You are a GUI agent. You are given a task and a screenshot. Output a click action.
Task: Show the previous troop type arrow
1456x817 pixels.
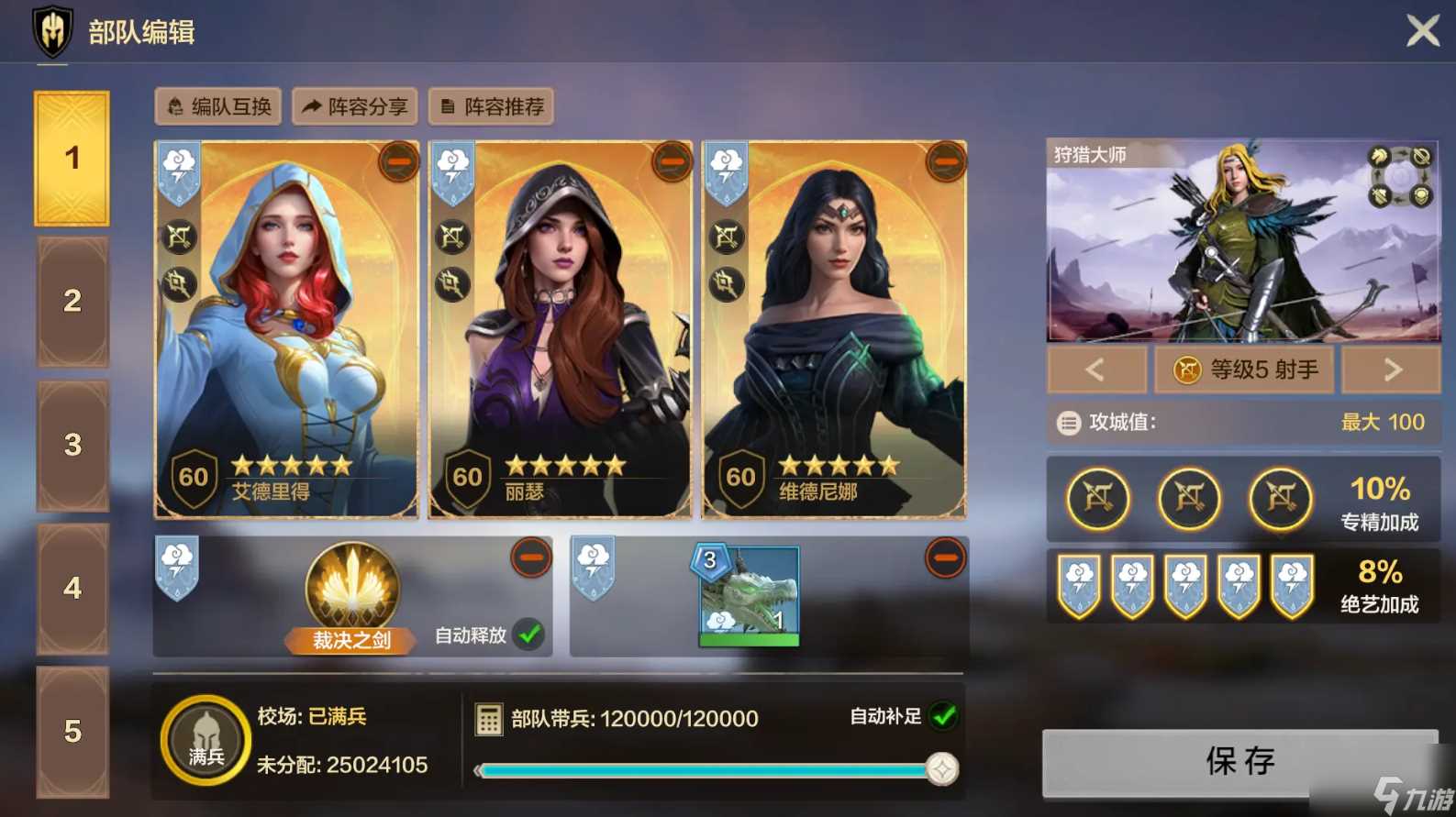click(1095, 370)
